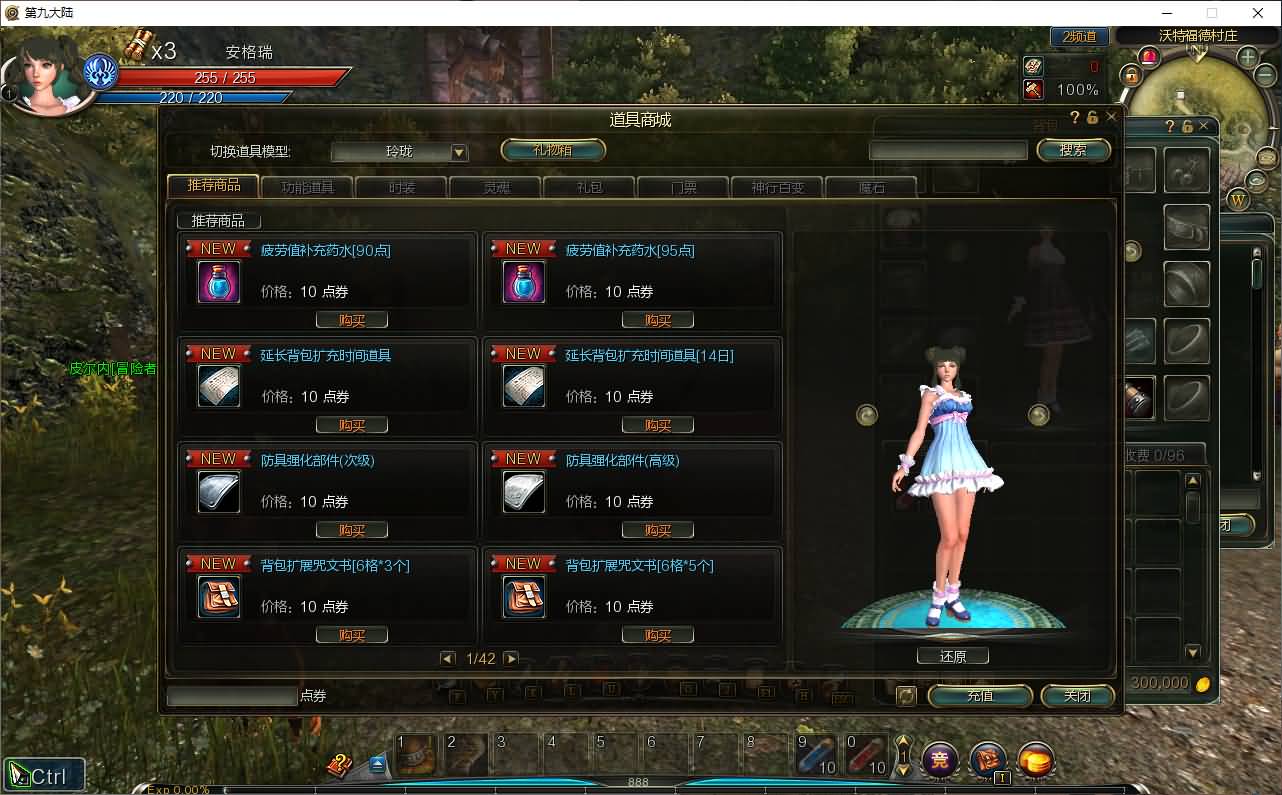
Task: Go to the next shop page arrow
Action: tap(511, 658)
